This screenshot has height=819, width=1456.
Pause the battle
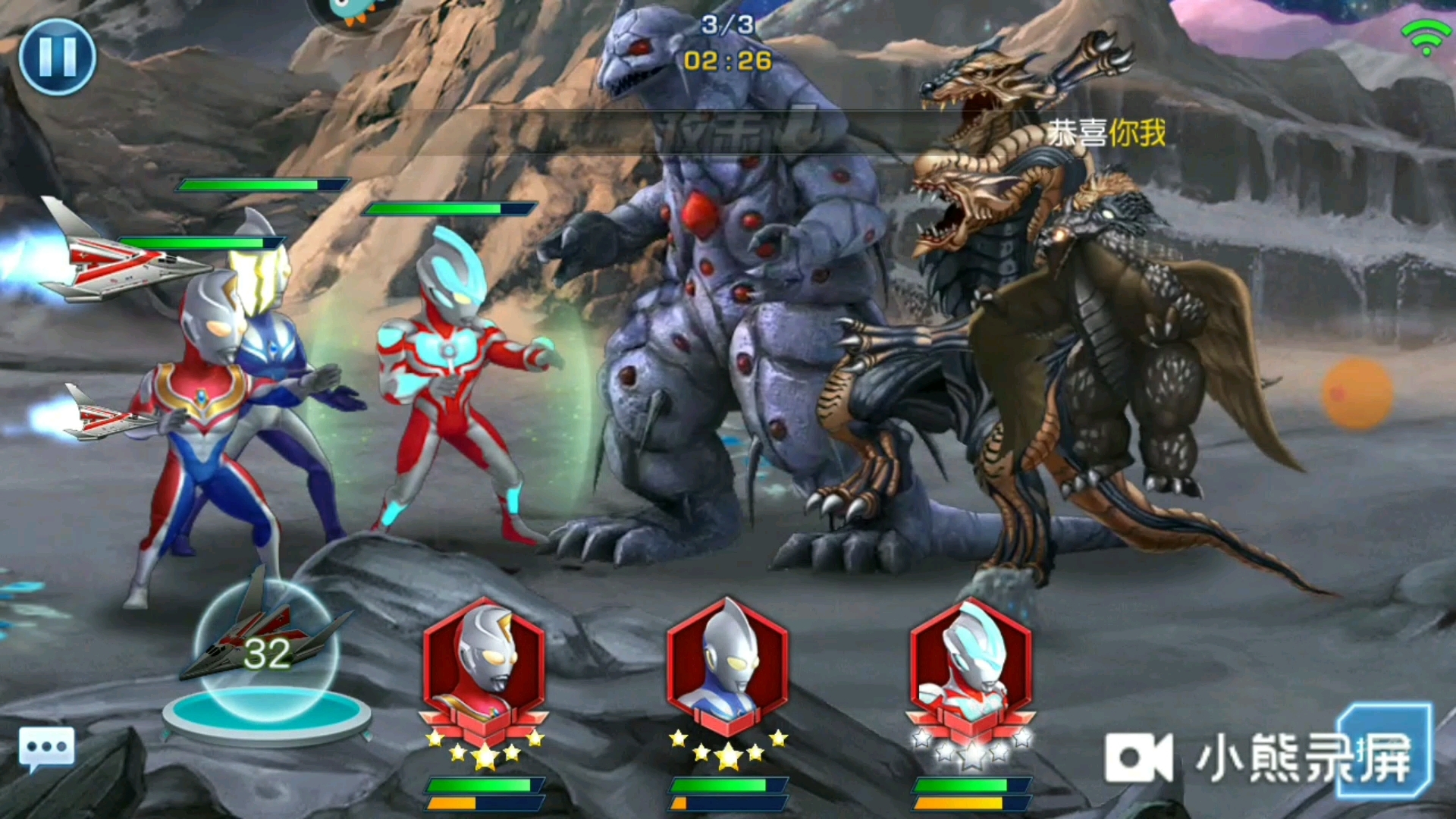click(57, 57)
